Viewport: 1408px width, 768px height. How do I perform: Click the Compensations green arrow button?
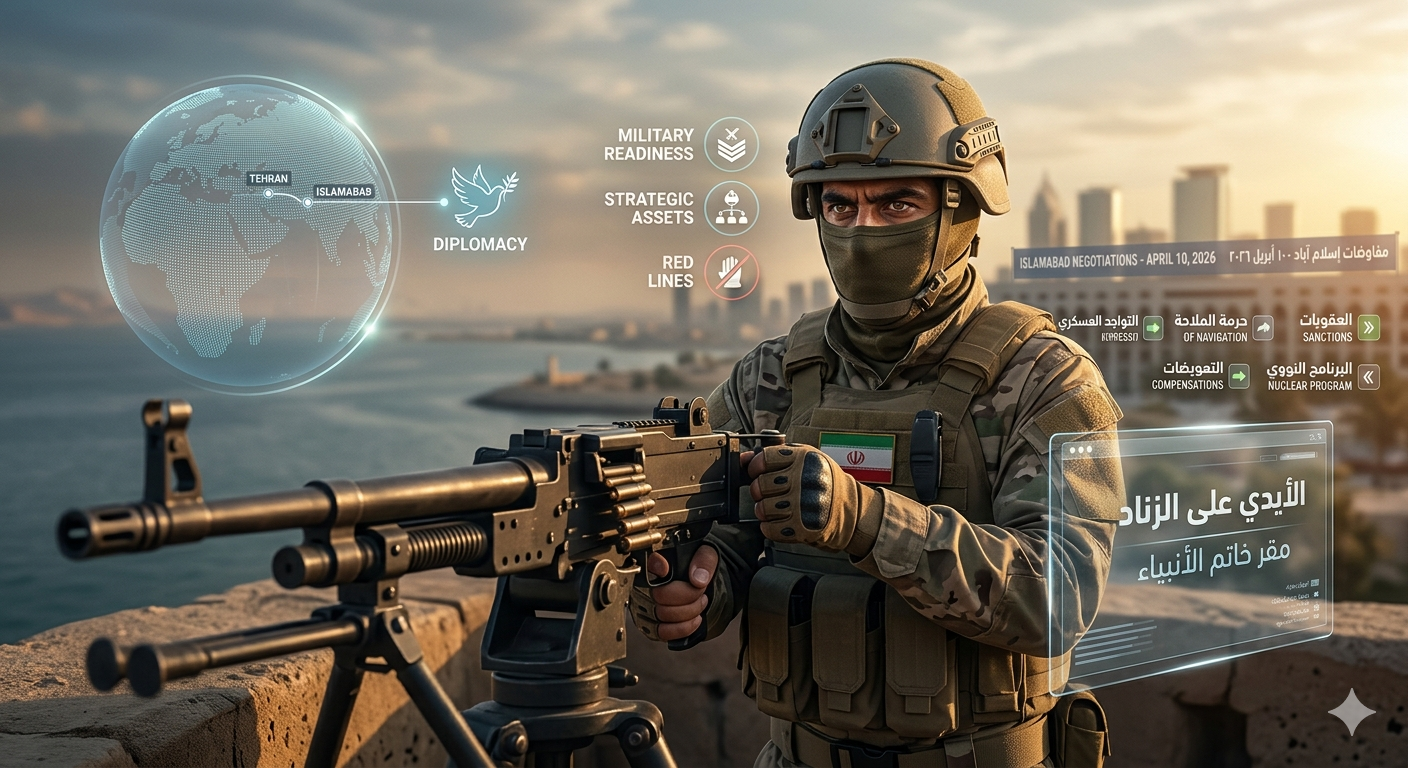point(1239,376)
